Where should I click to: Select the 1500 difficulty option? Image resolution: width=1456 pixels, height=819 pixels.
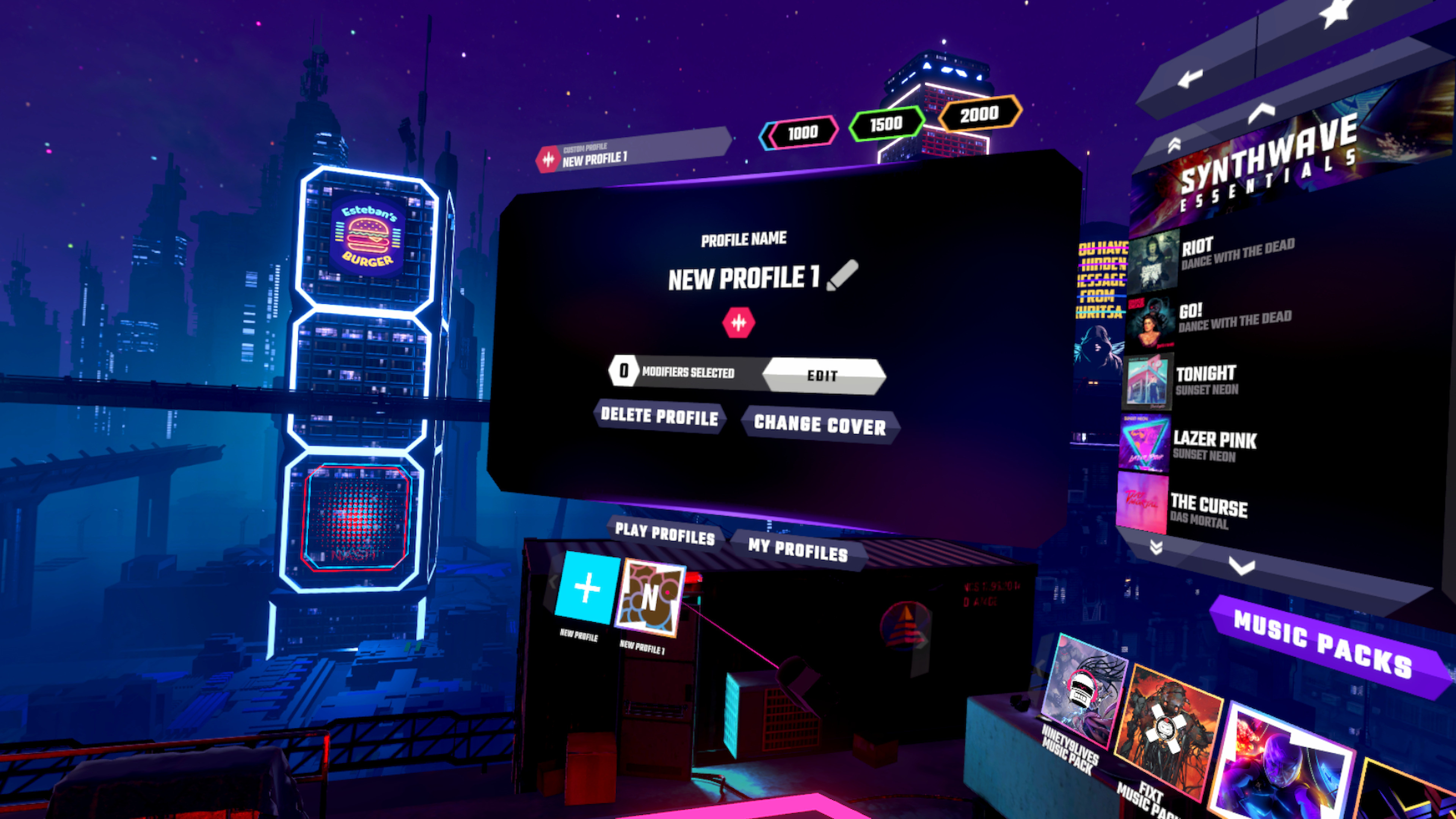click(x=886, y=124)
